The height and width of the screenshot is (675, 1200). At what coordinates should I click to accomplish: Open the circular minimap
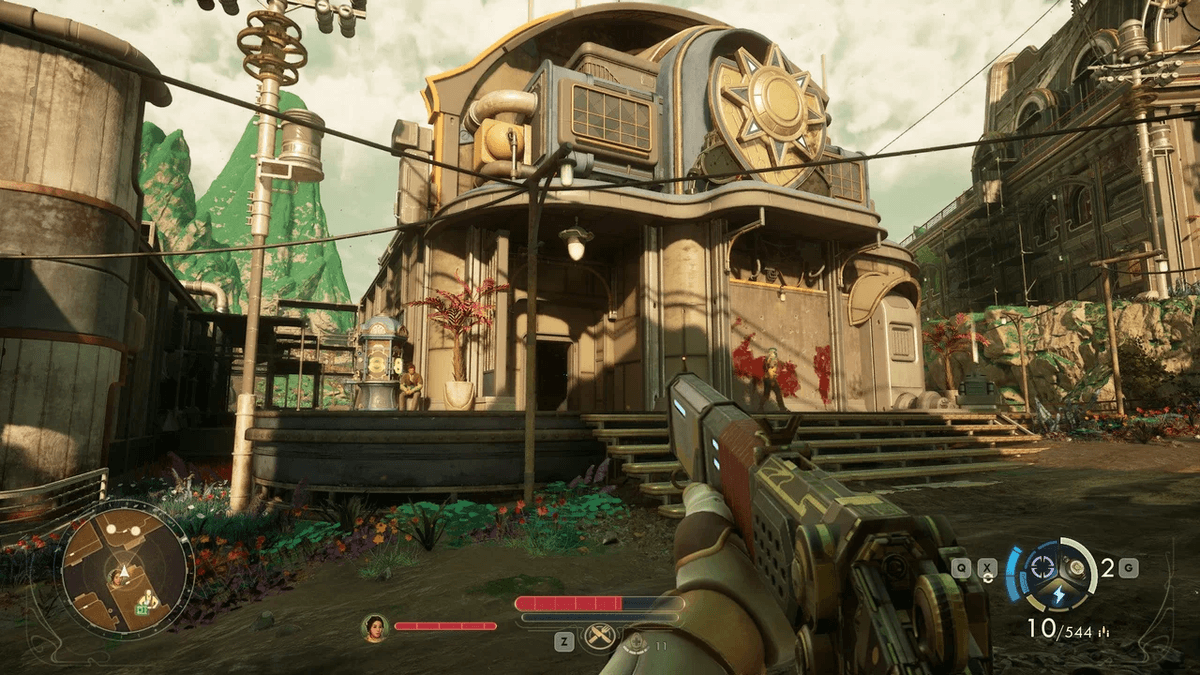(x=125, y=569)
